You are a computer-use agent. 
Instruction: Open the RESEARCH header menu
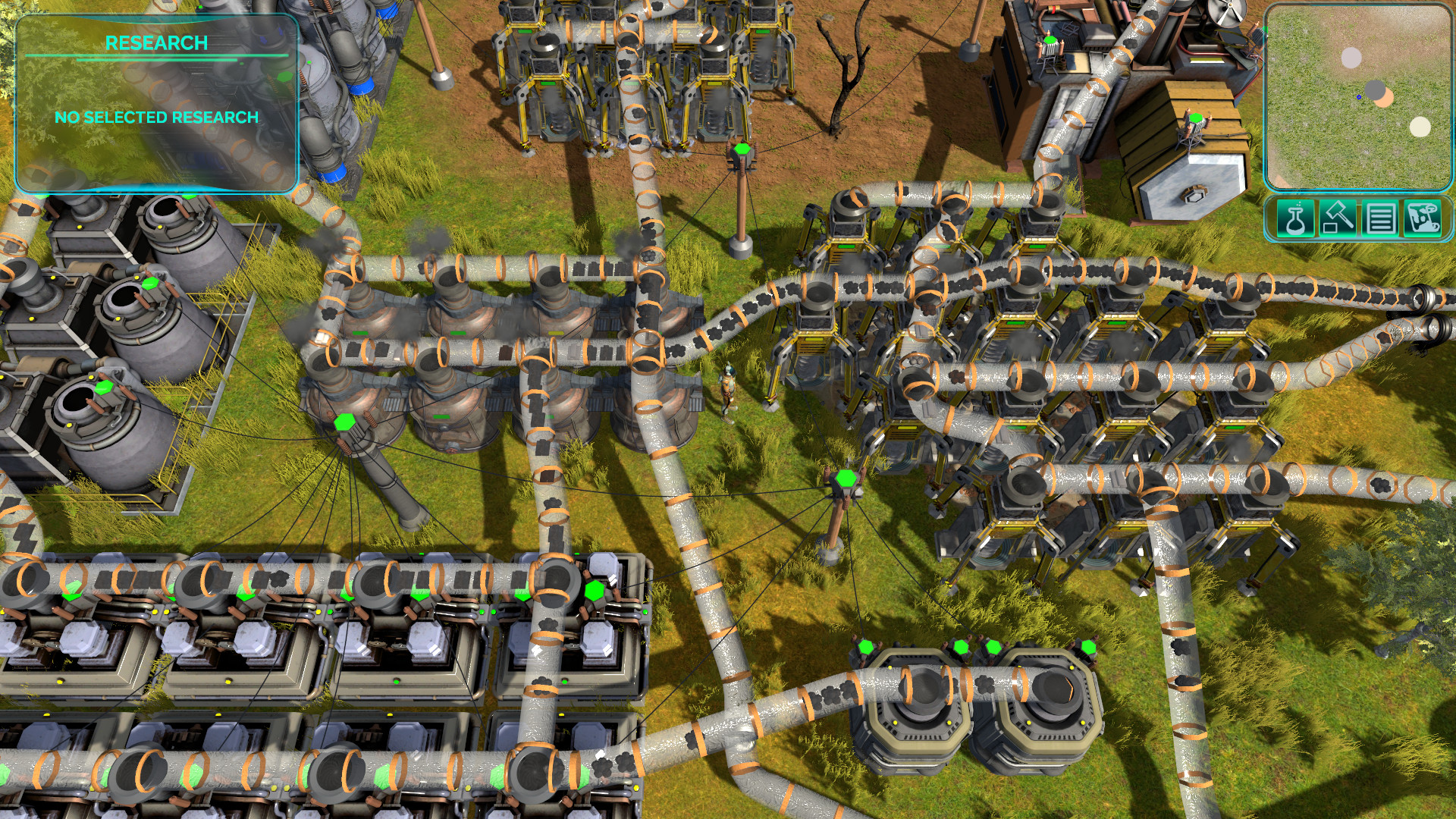[155, 43]
